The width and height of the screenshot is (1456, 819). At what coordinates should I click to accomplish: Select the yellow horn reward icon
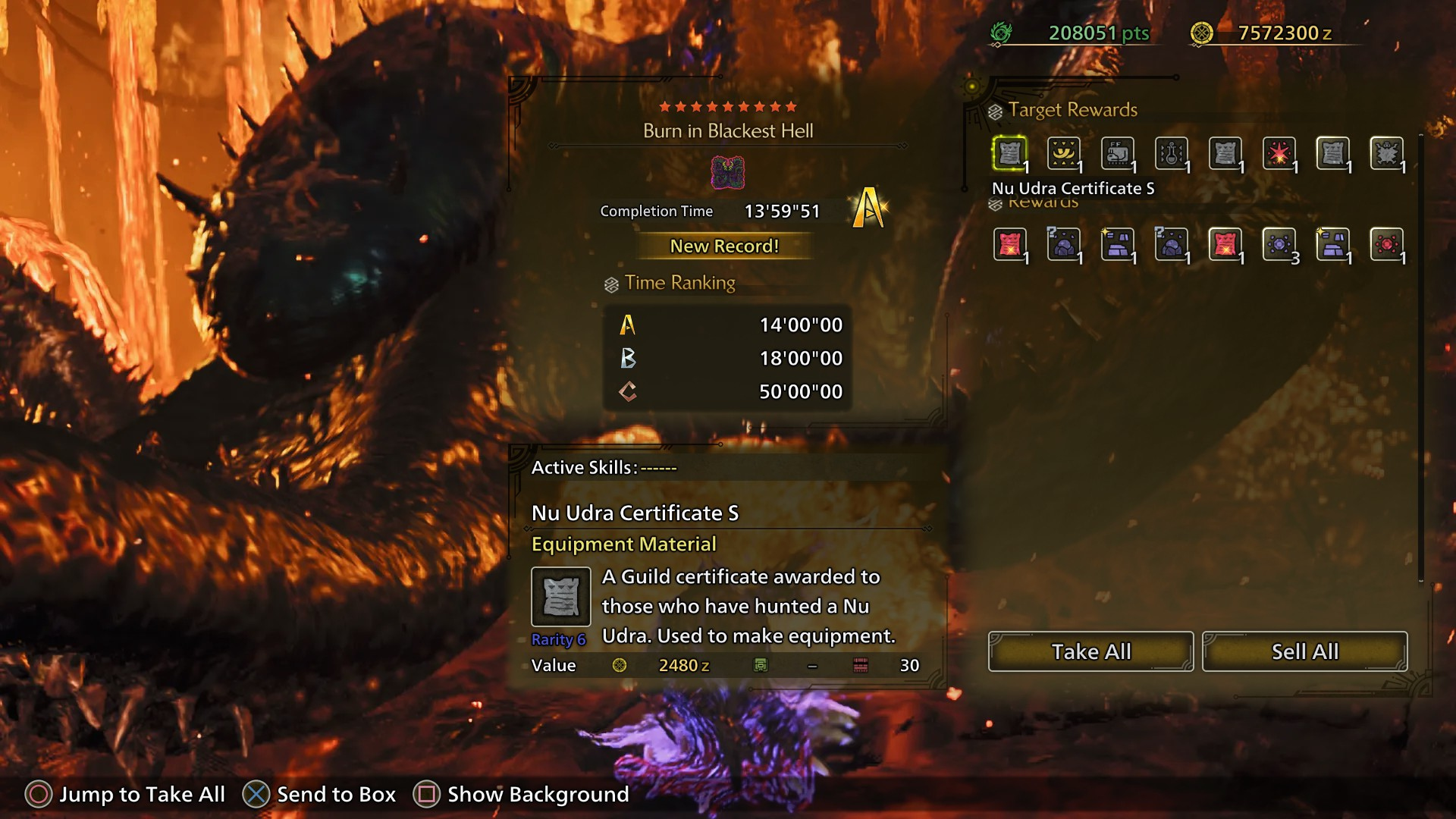point(1063,154)
